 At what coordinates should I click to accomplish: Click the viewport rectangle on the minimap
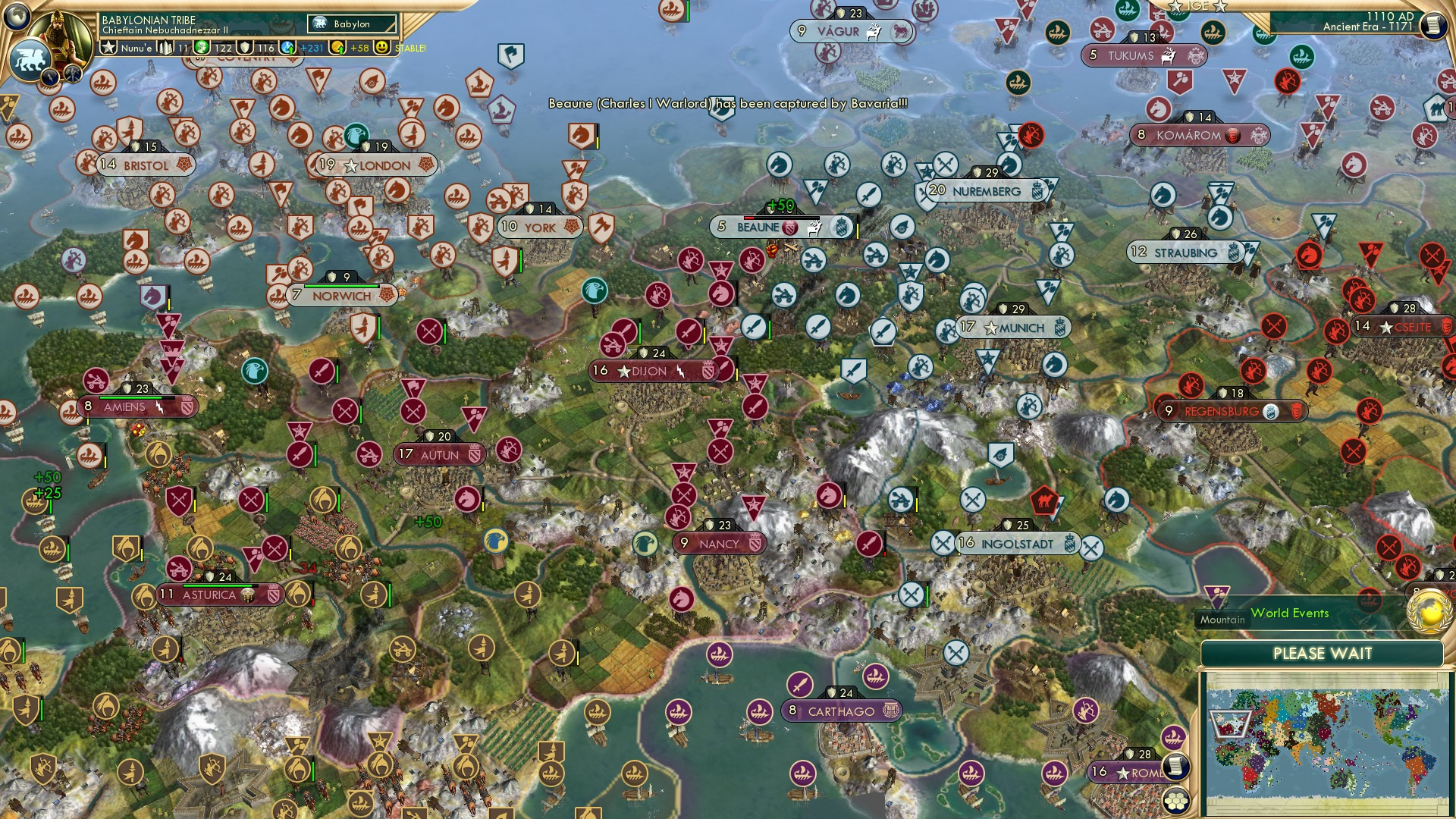[1230, 723]
